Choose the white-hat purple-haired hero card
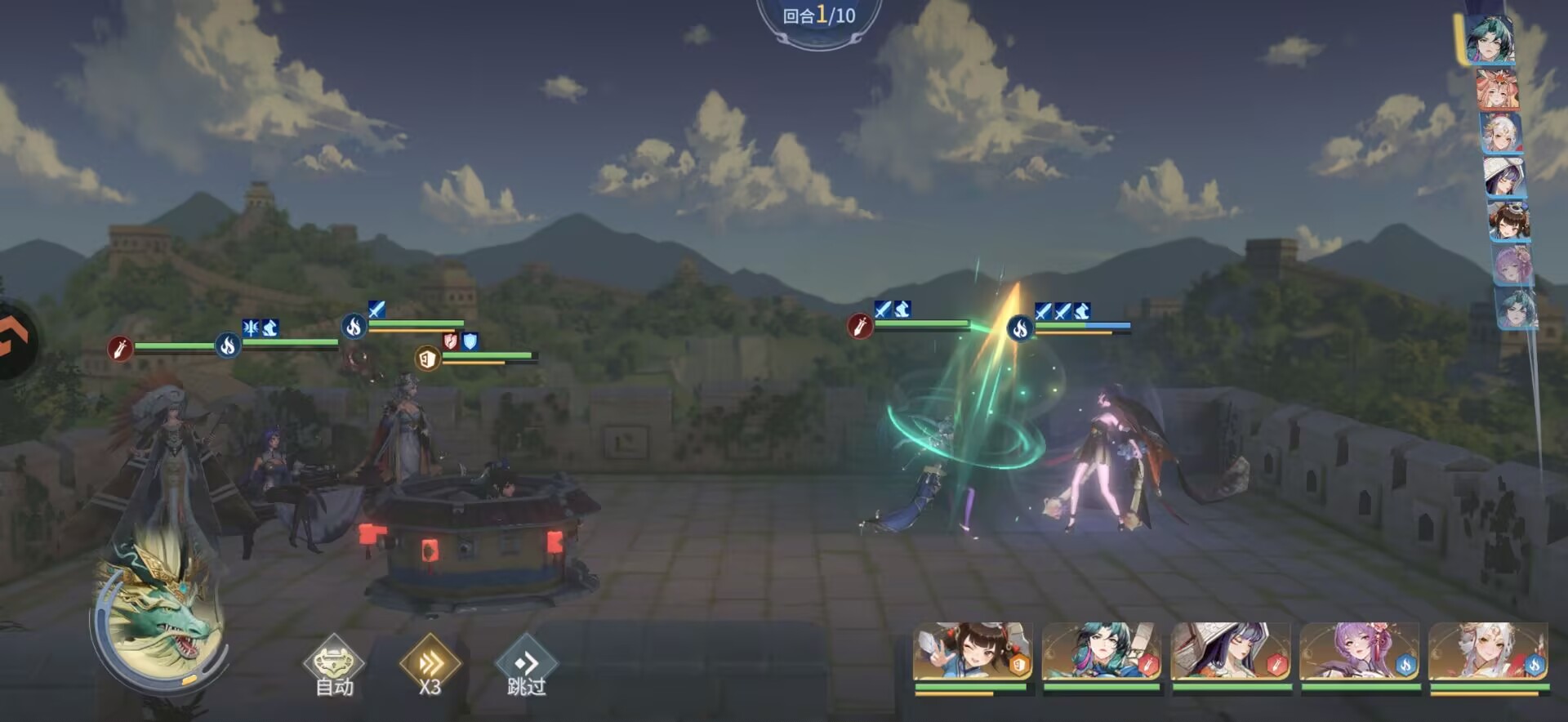Image resolution: width=1568 pixels, height=722 pixels. tap(1231, 653)
